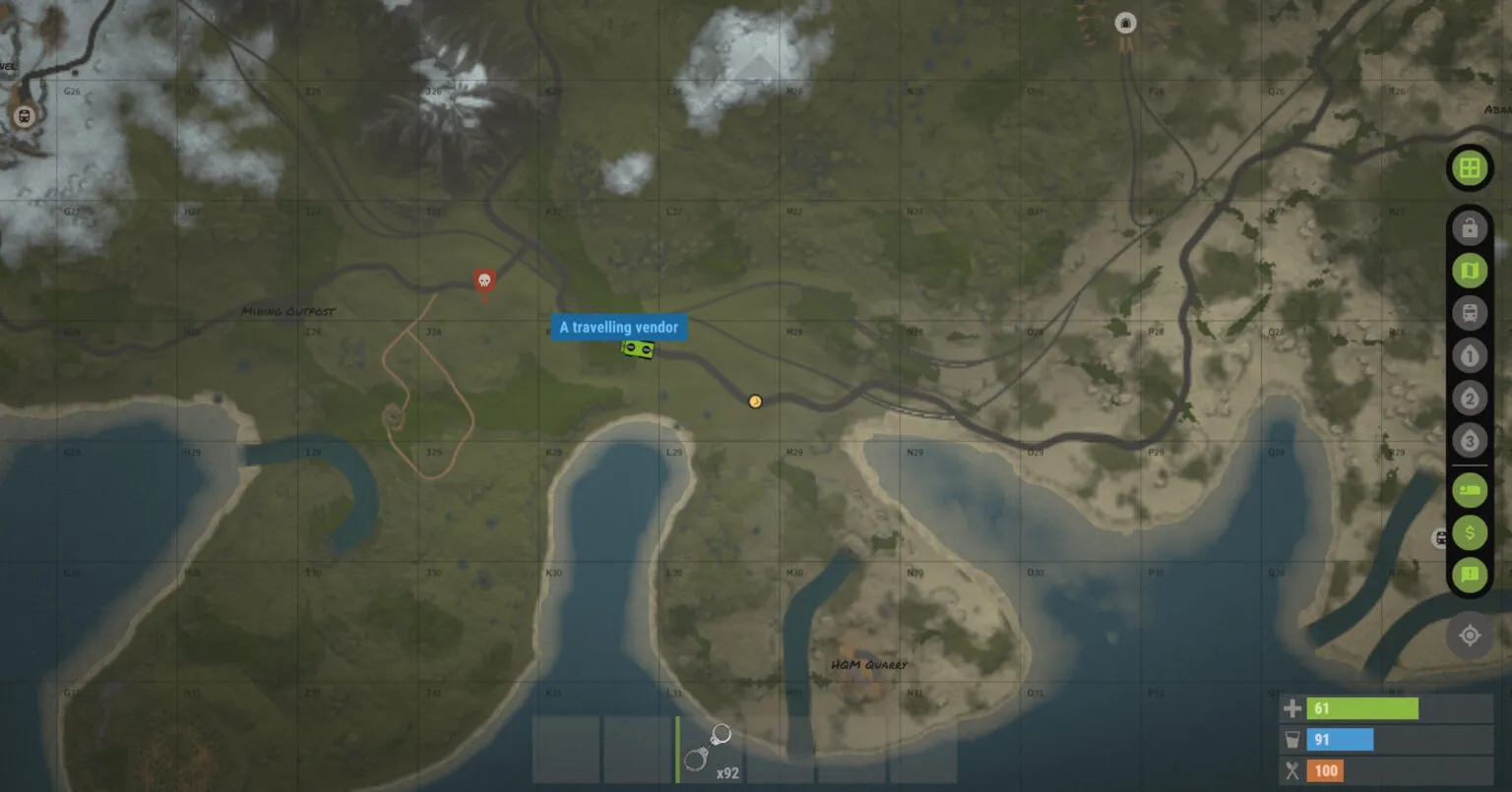Toggle the padlock map lock icon
The image size is (1512, 792).
pos(1468,227)
